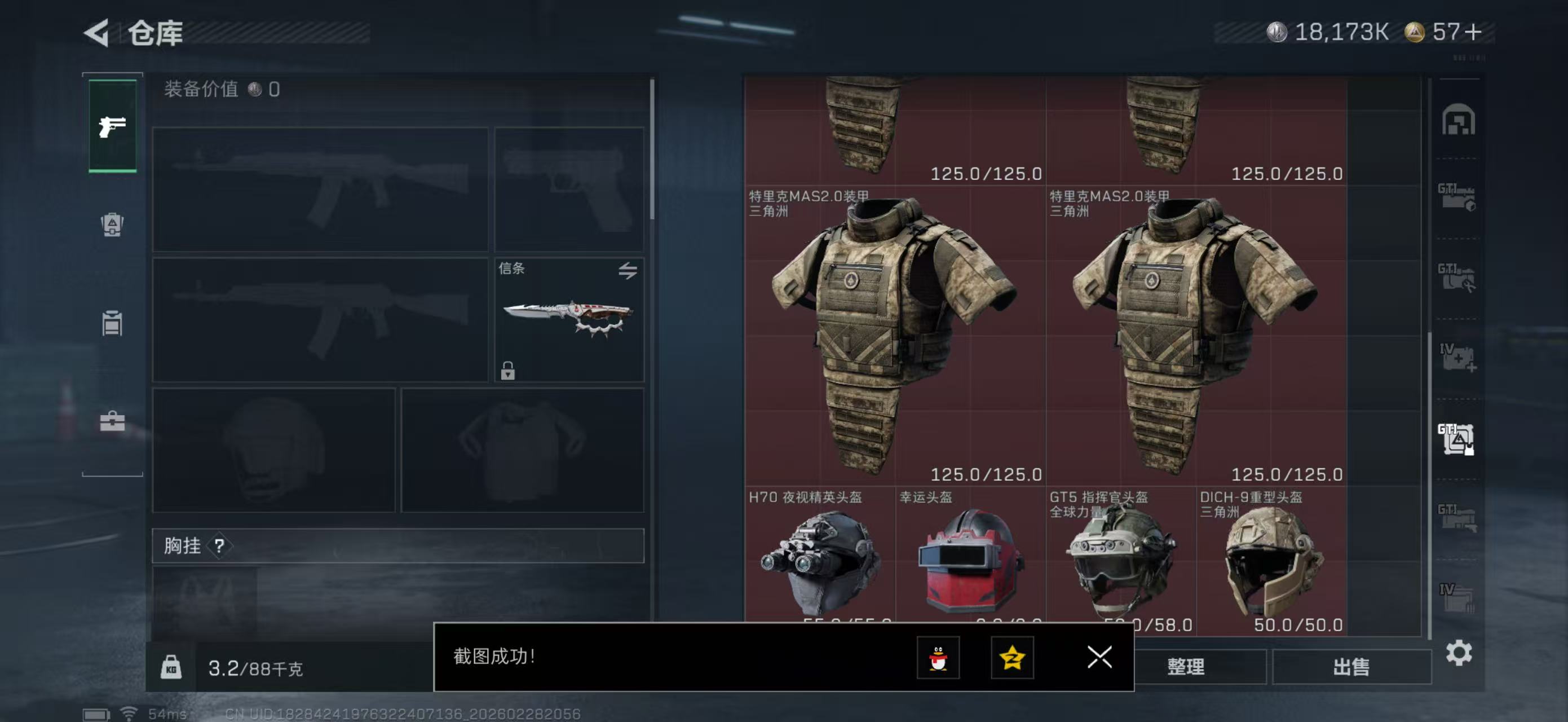Share screenshot to Qzone star icon

point(1012,658)
